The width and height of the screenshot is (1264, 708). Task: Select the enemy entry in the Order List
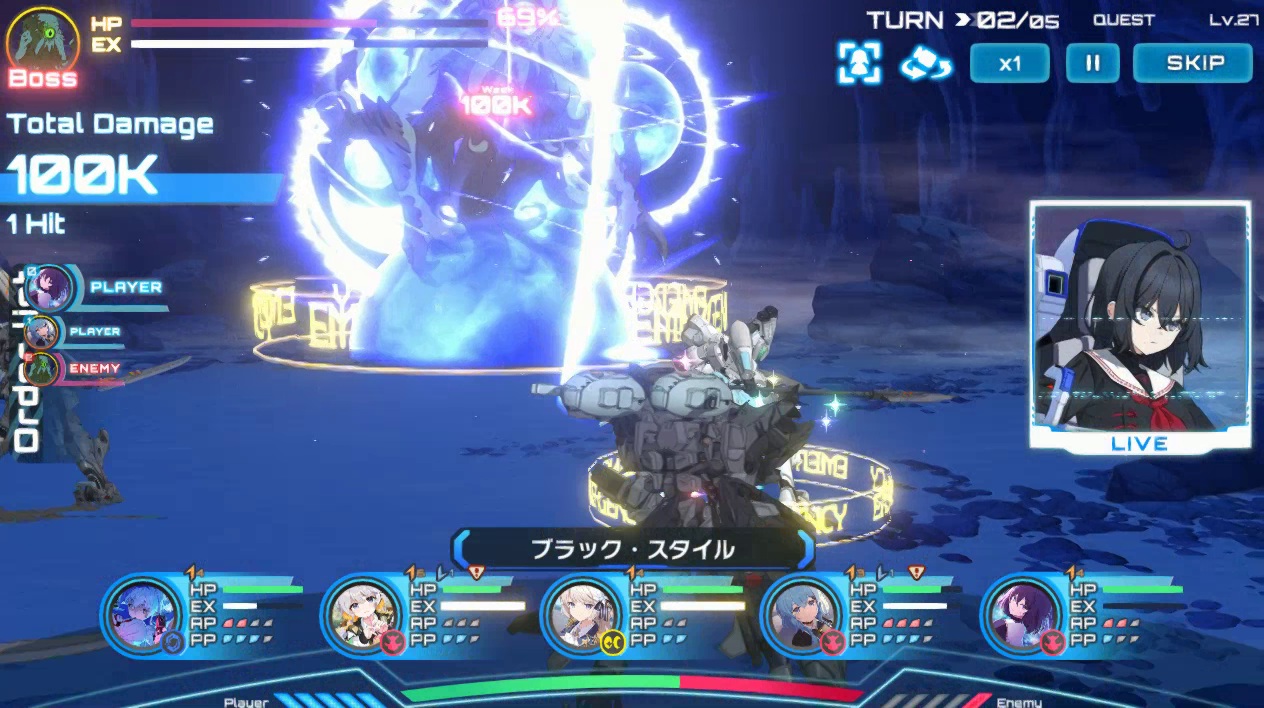(43, 369)
